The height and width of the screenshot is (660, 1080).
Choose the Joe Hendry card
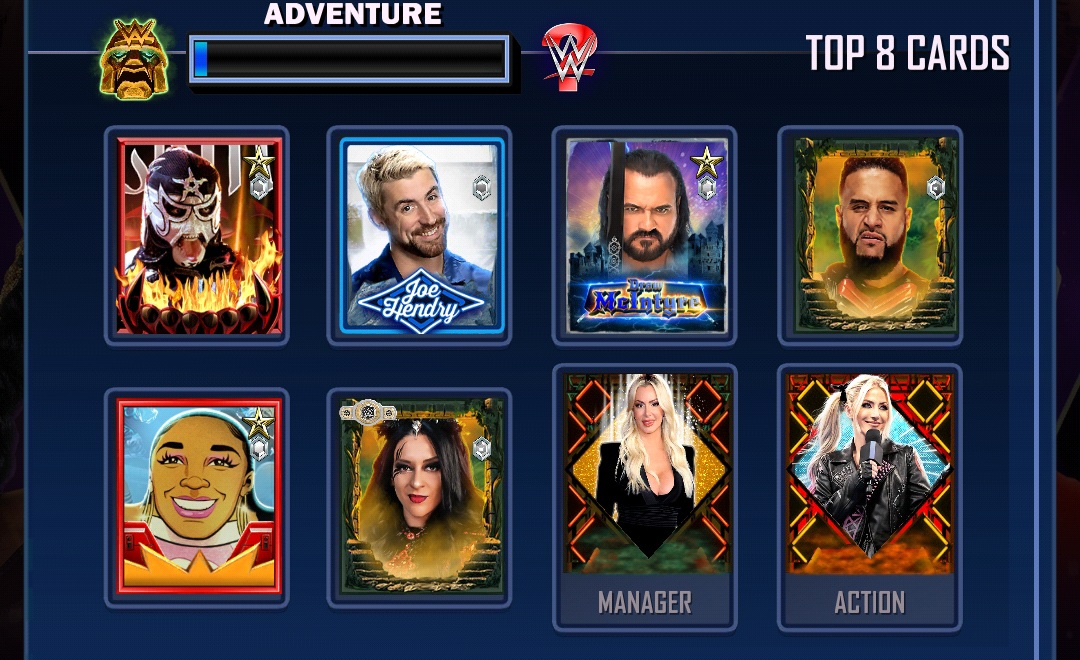coord(420,236)
